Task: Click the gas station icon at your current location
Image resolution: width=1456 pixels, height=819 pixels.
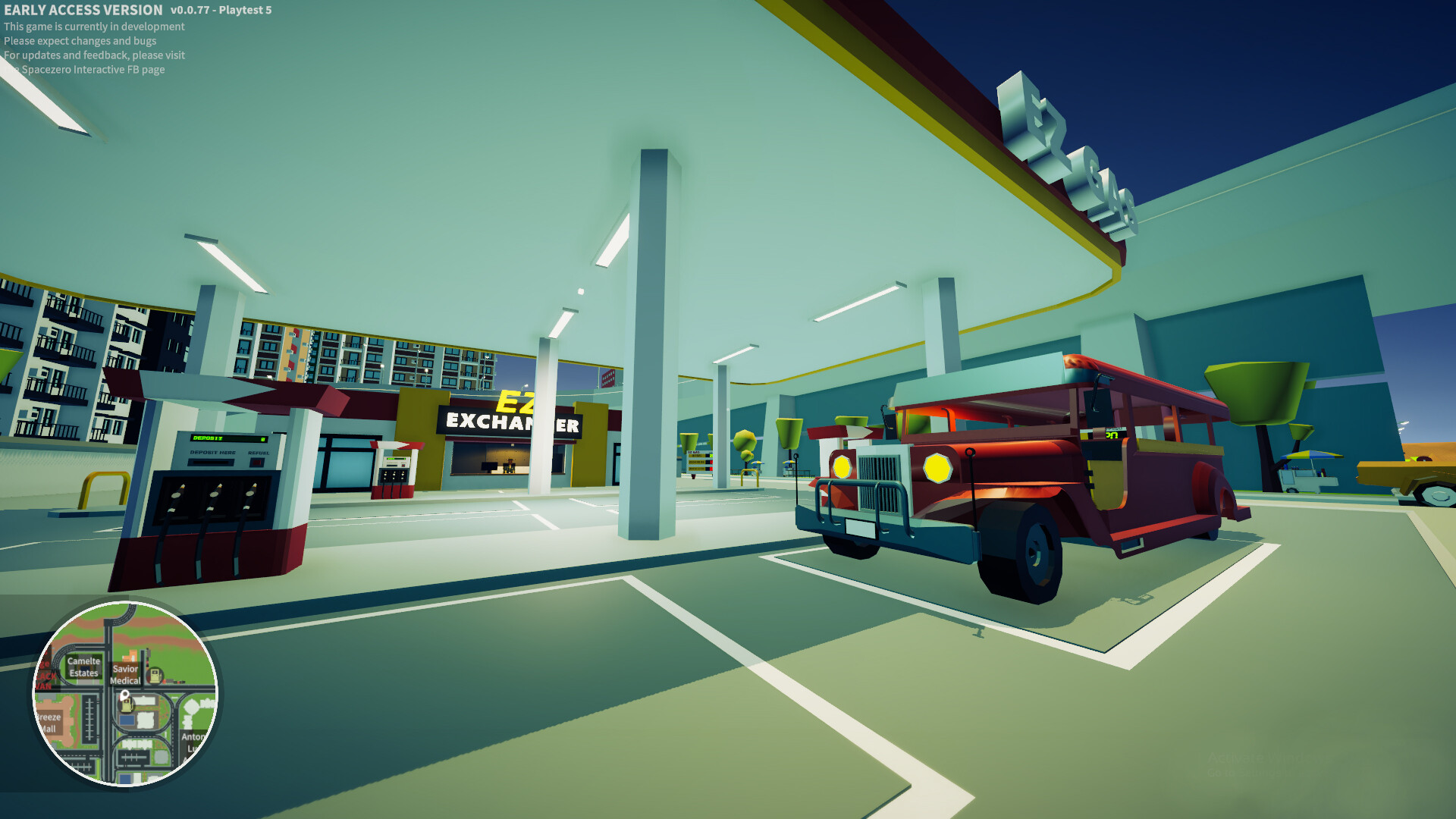Action: pos(126,706)
